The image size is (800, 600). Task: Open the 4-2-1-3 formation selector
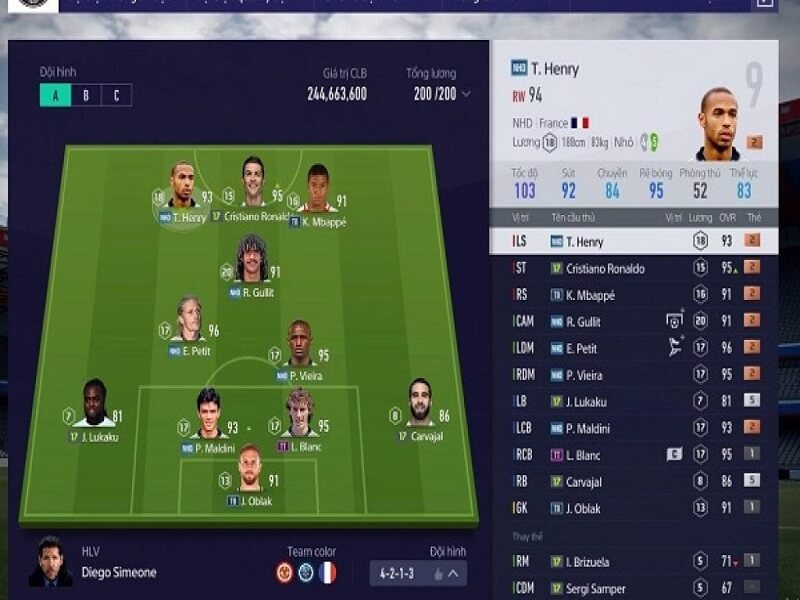tap(417, 574)
